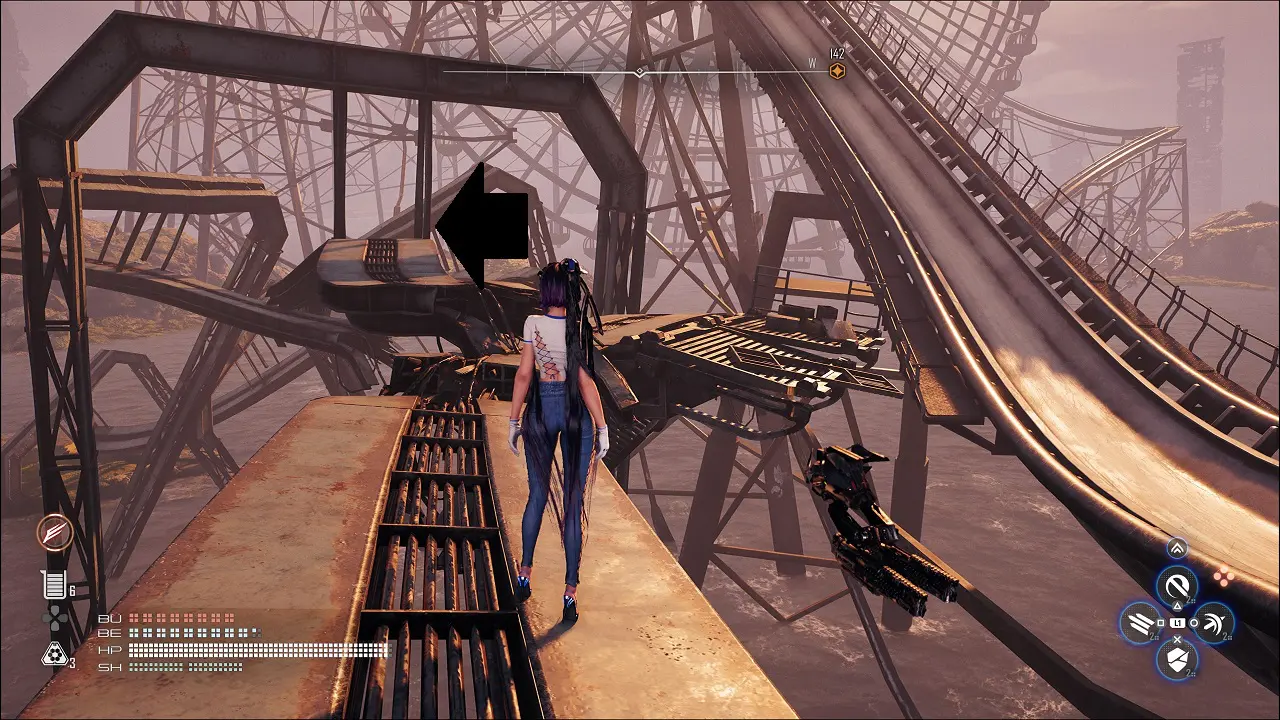Click the double-chevron icon above the skill wheel

[x=1177, y=547]
